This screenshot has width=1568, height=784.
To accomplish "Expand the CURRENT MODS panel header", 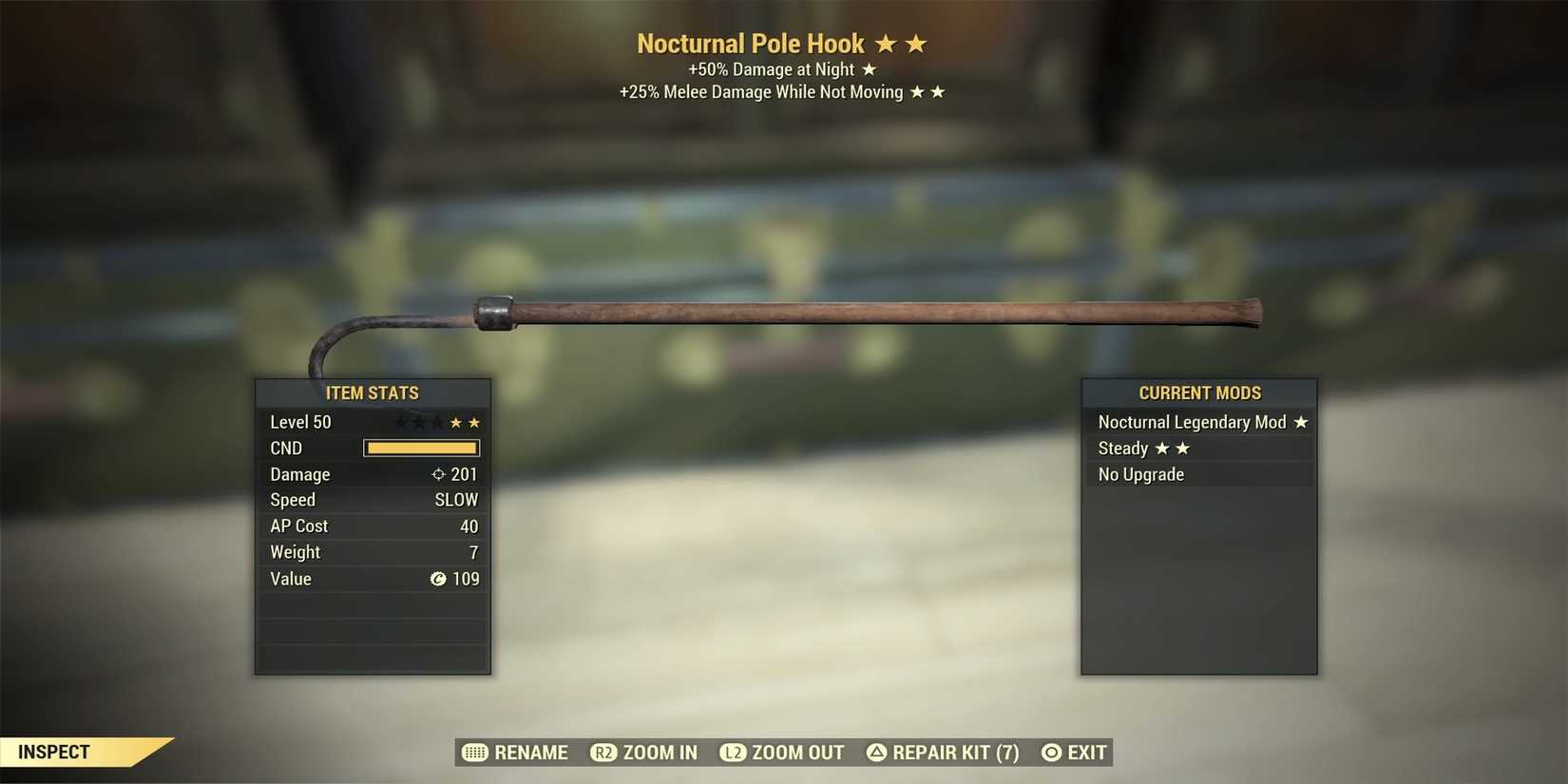I will coord(1199,392).
